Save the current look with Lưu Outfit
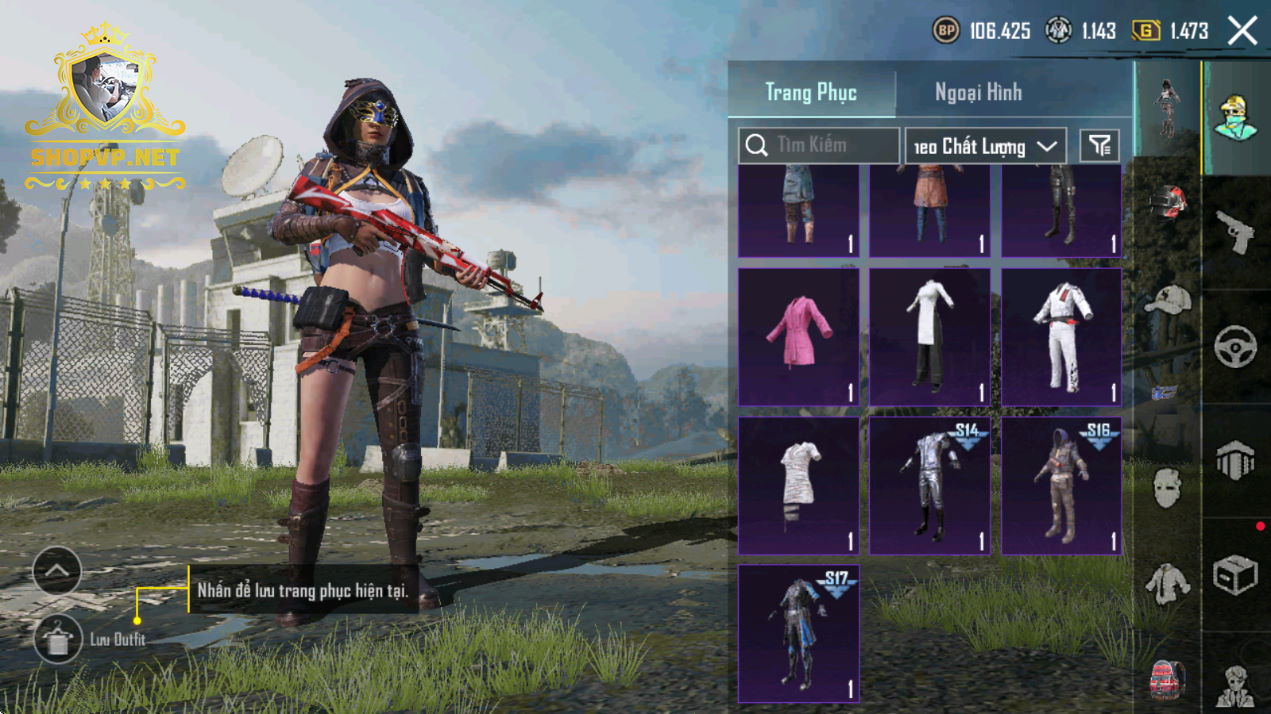Screen dimensions: 1271x714 (x=58, y=639)
